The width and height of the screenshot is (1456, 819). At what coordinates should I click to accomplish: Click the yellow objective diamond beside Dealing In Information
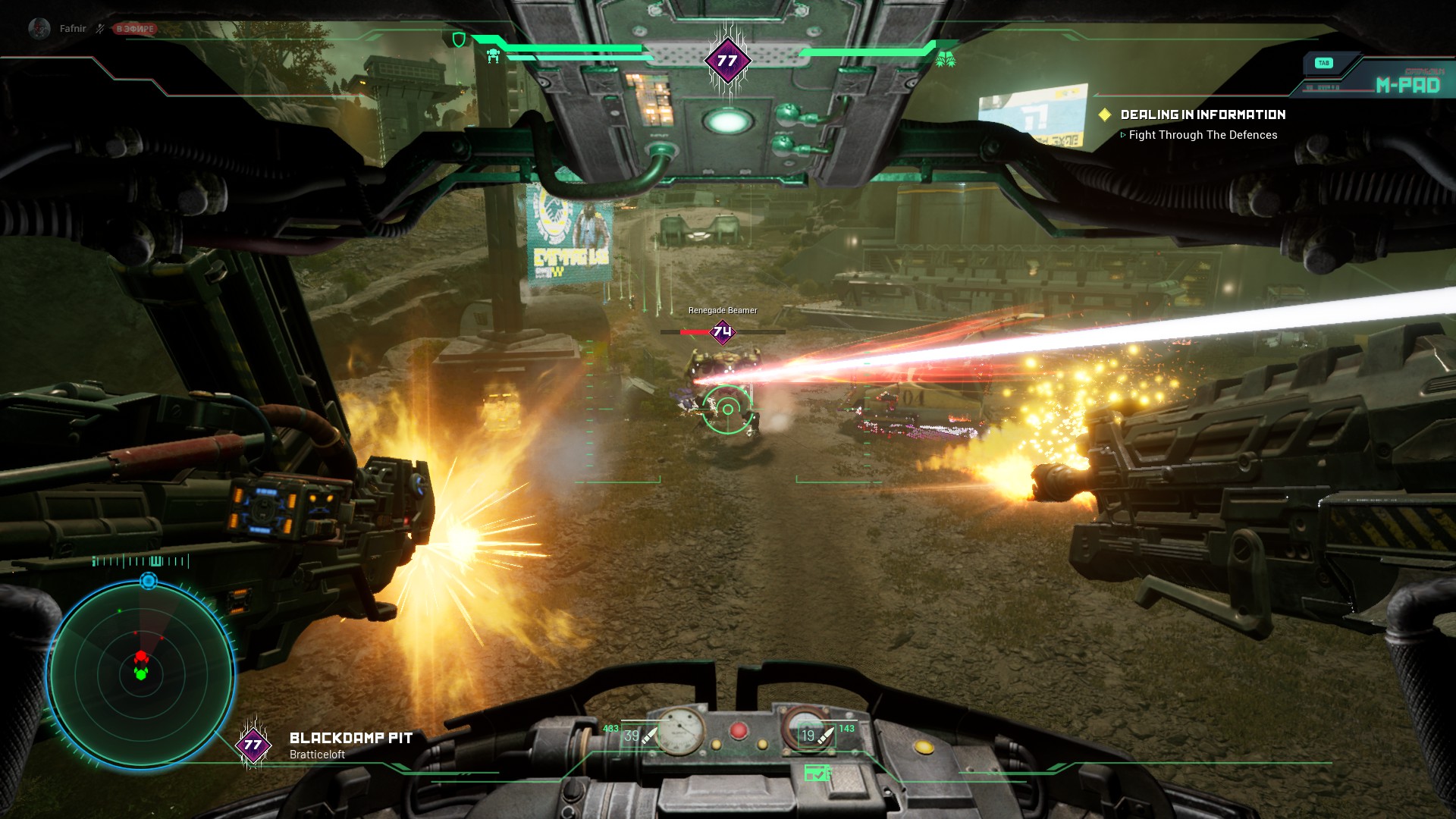1106,115
